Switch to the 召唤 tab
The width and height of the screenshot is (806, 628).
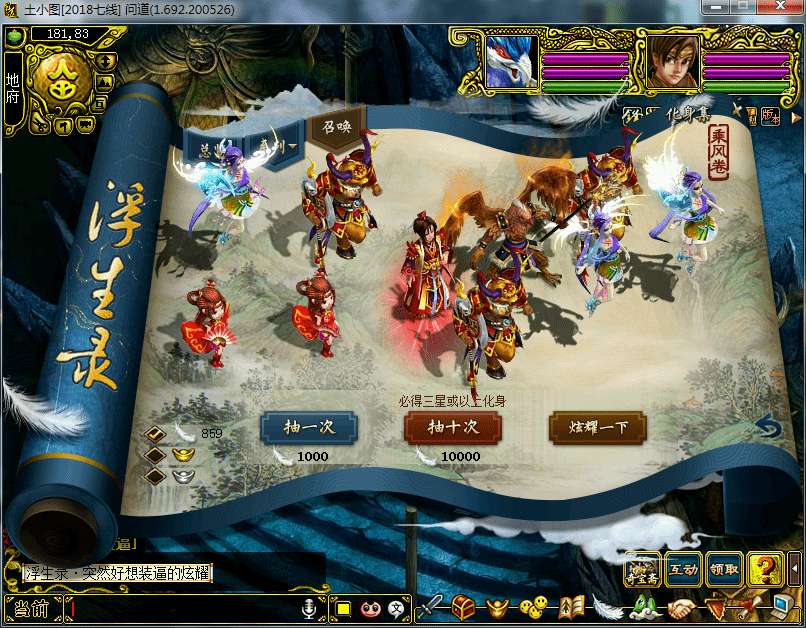pyautogui.click(x=335, y=129)
